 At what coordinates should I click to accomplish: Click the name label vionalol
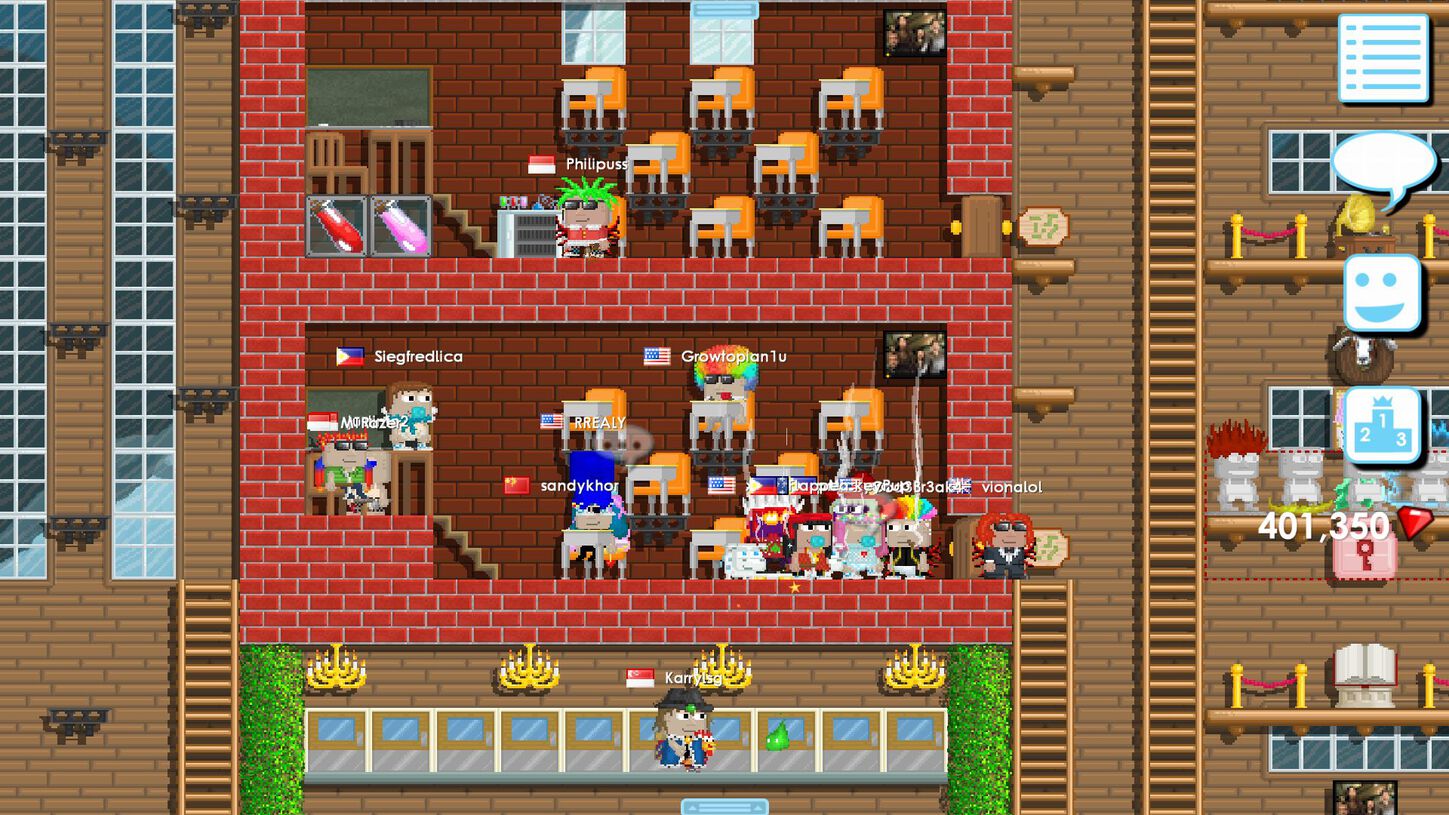pos(1014,487)
